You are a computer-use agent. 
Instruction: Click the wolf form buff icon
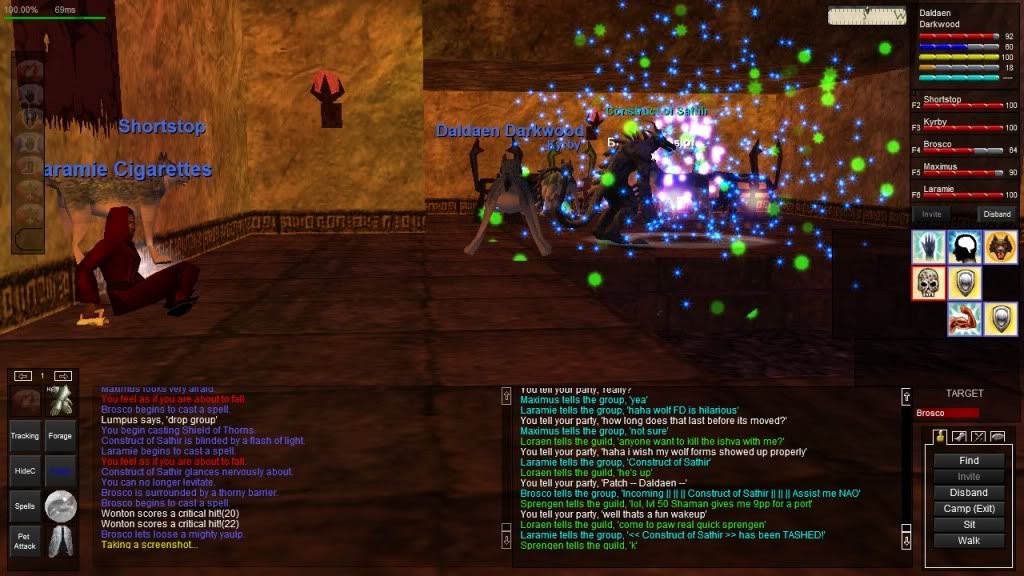[1001, 247]
